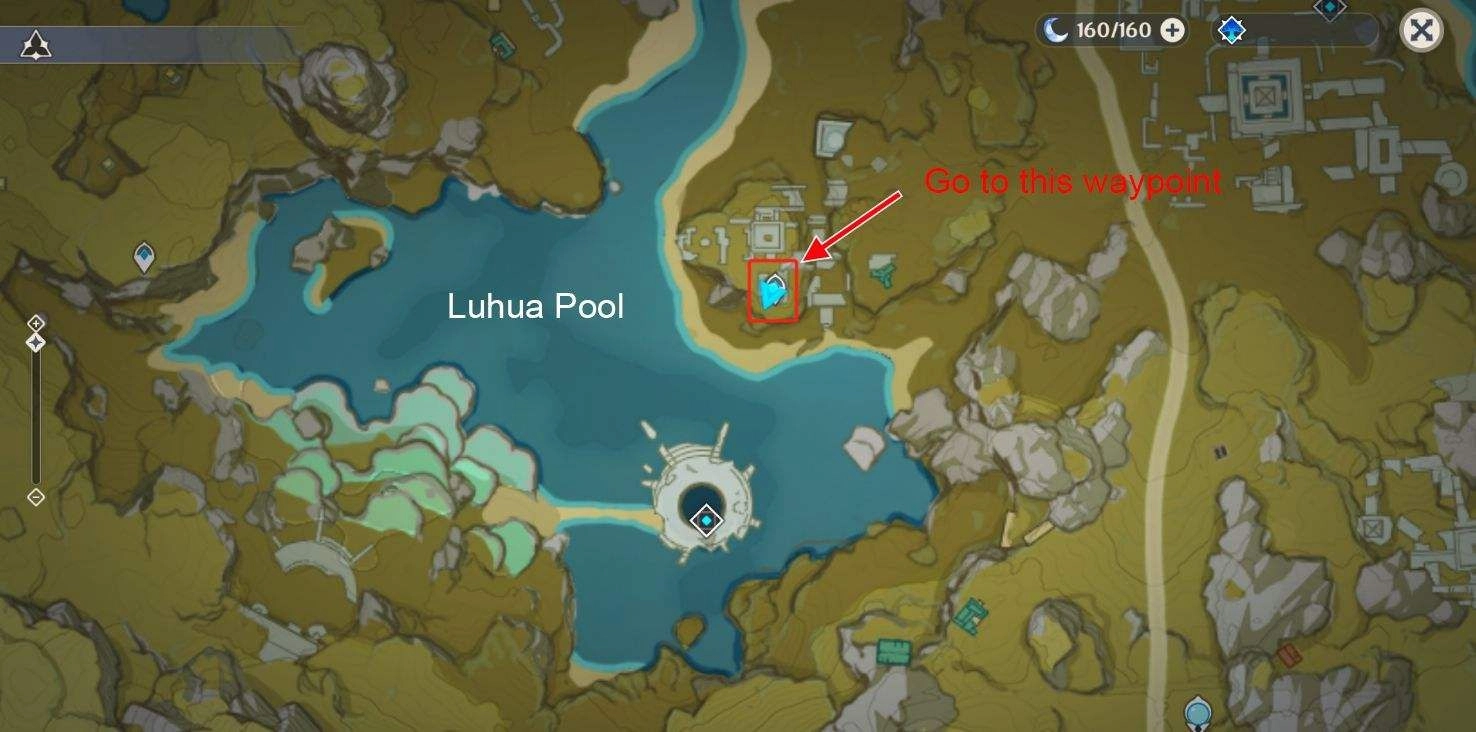Click the Luhua Pool map label
The image size is (1476, 732).
[535, 307]
